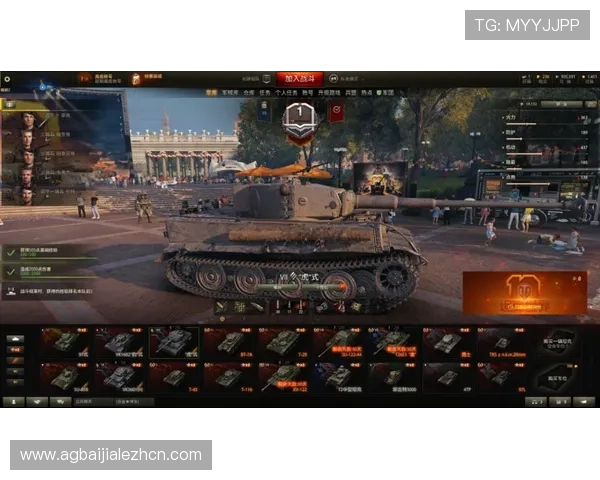The width and height of the screenshot is (600, 480).
Task: Open the game menu gear icon
Action: (7, 78)
